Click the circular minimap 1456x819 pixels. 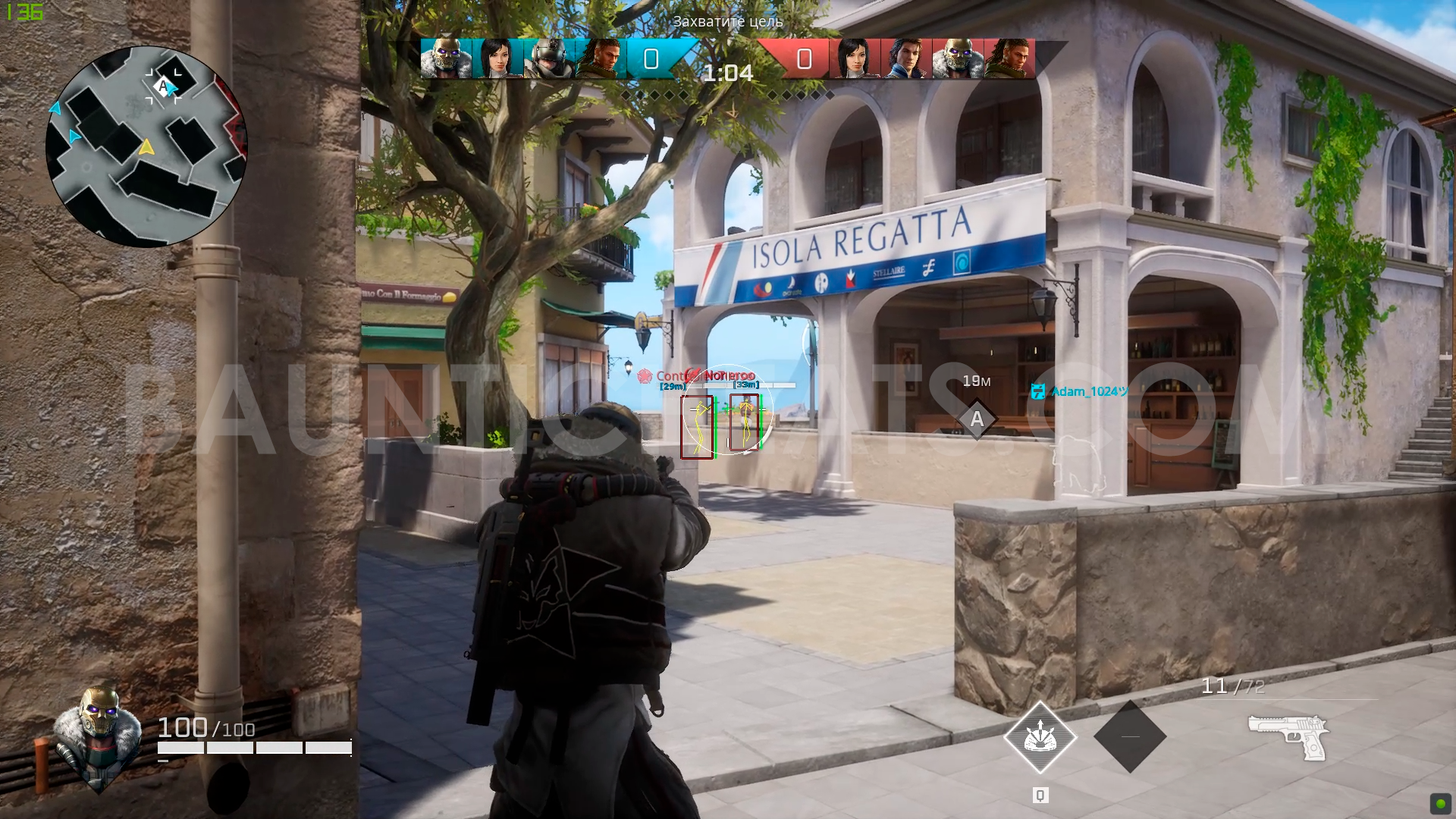coord(146,146)
